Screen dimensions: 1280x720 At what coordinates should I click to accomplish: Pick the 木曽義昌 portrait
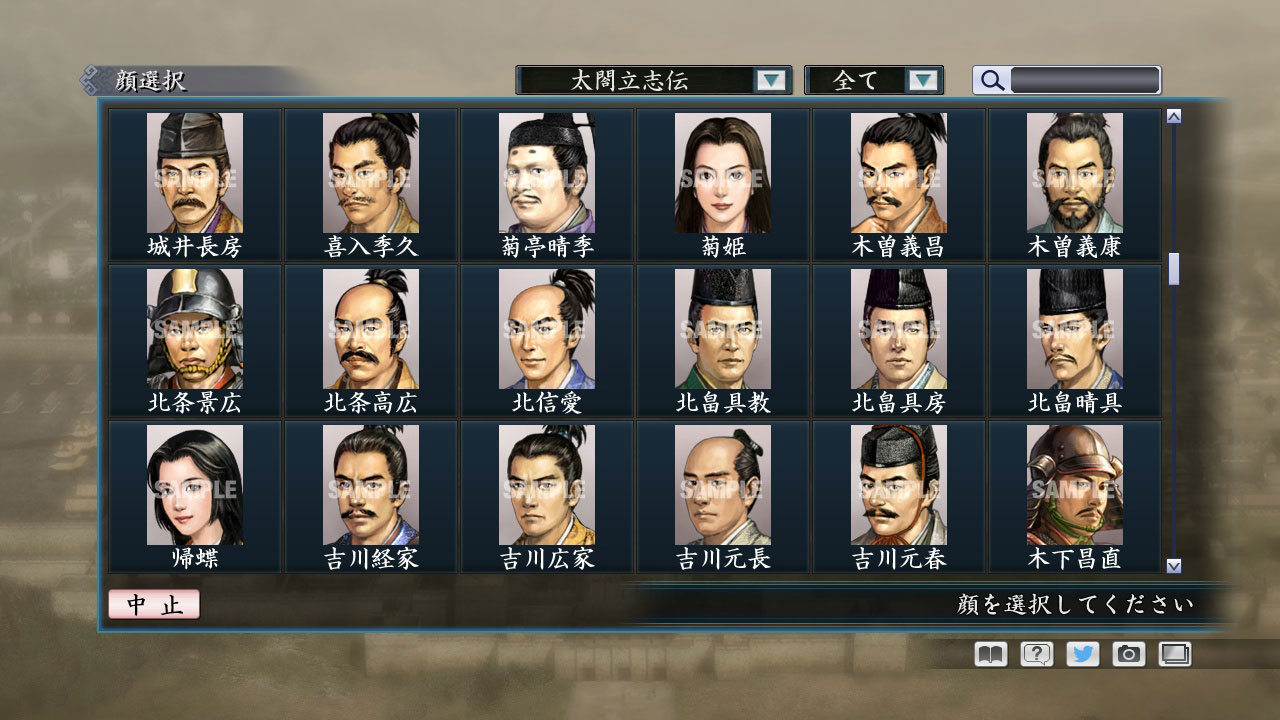point(898,172)
